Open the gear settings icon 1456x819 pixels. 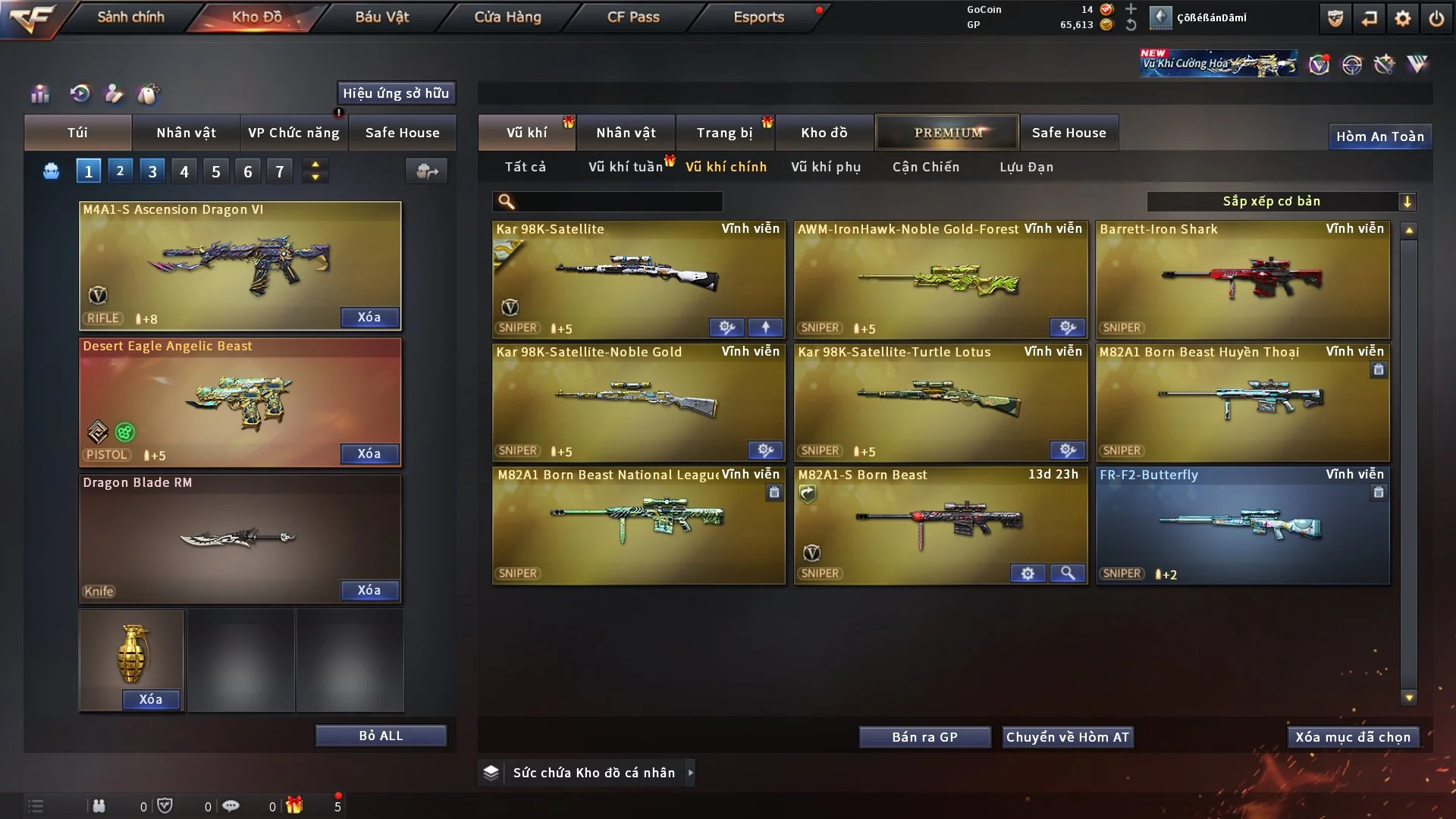(x=1403, y=18)
